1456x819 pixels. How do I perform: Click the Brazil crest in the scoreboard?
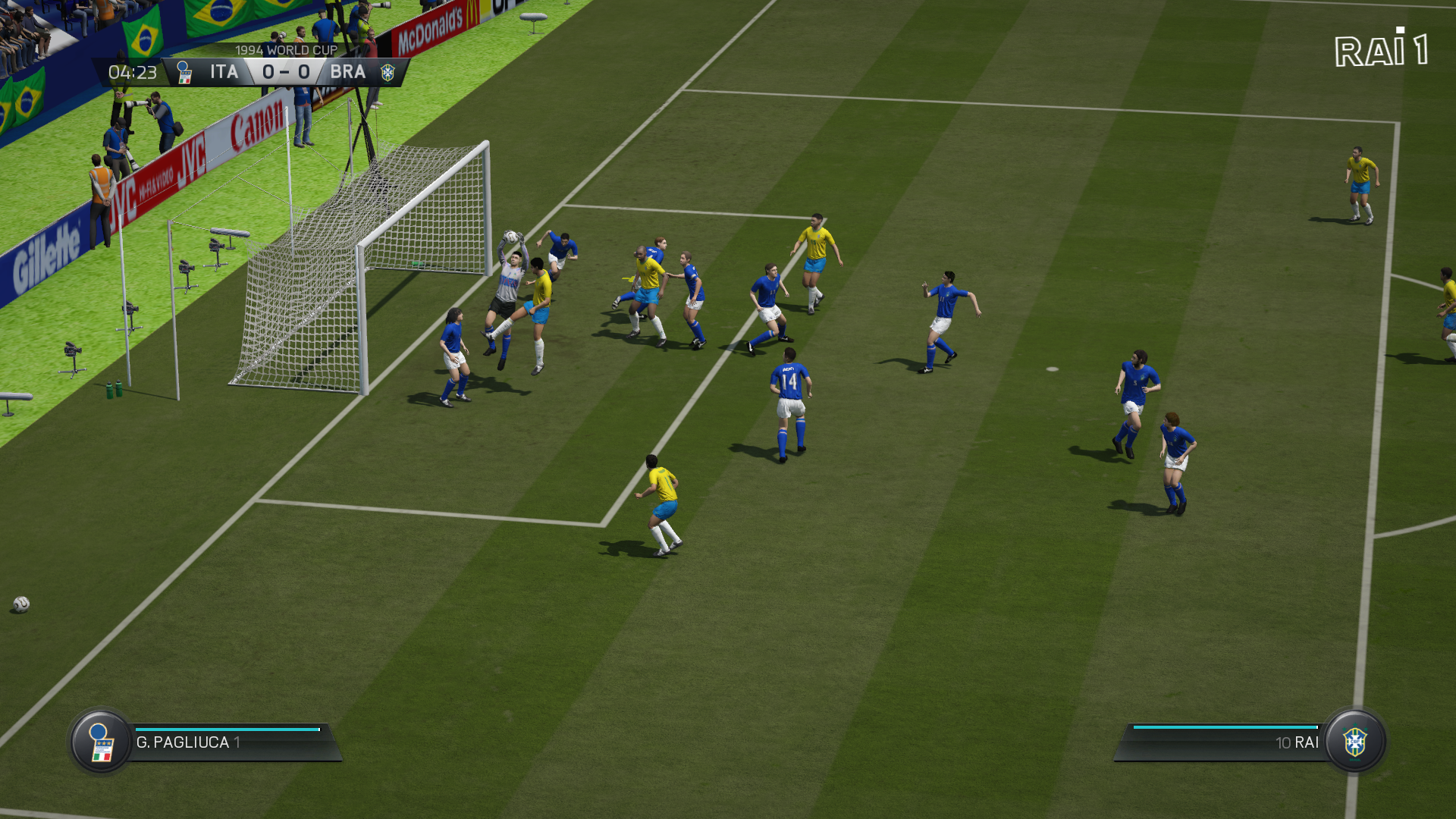pyautogui.click(x=388, y=73)
